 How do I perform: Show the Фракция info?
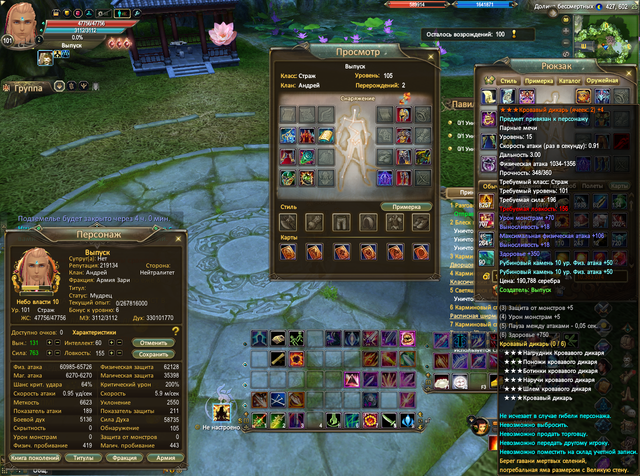point(122,456)
